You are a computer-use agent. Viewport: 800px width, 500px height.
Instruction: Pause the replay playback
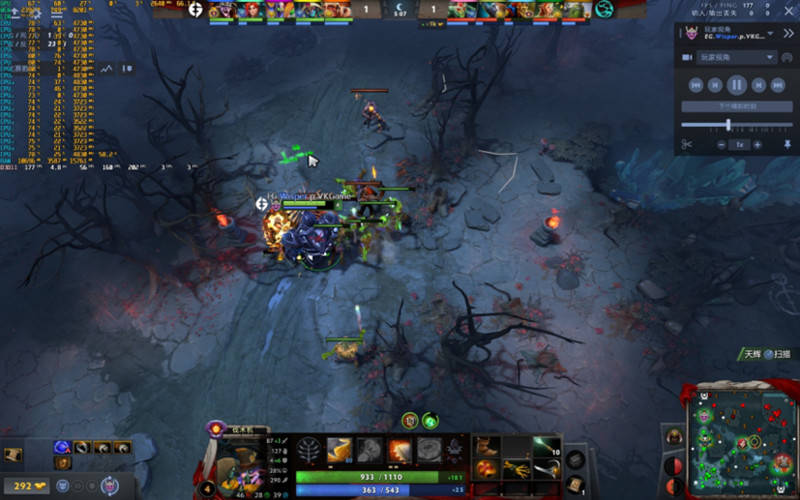(735, 85)
